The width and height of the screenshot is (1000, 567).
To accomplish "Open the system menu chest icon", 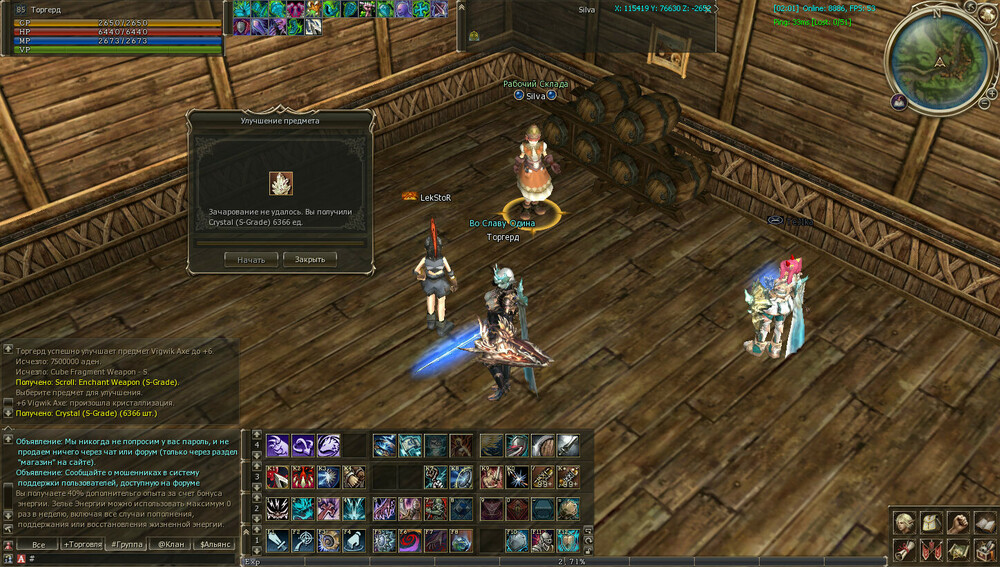I will [x=984, y=549].
